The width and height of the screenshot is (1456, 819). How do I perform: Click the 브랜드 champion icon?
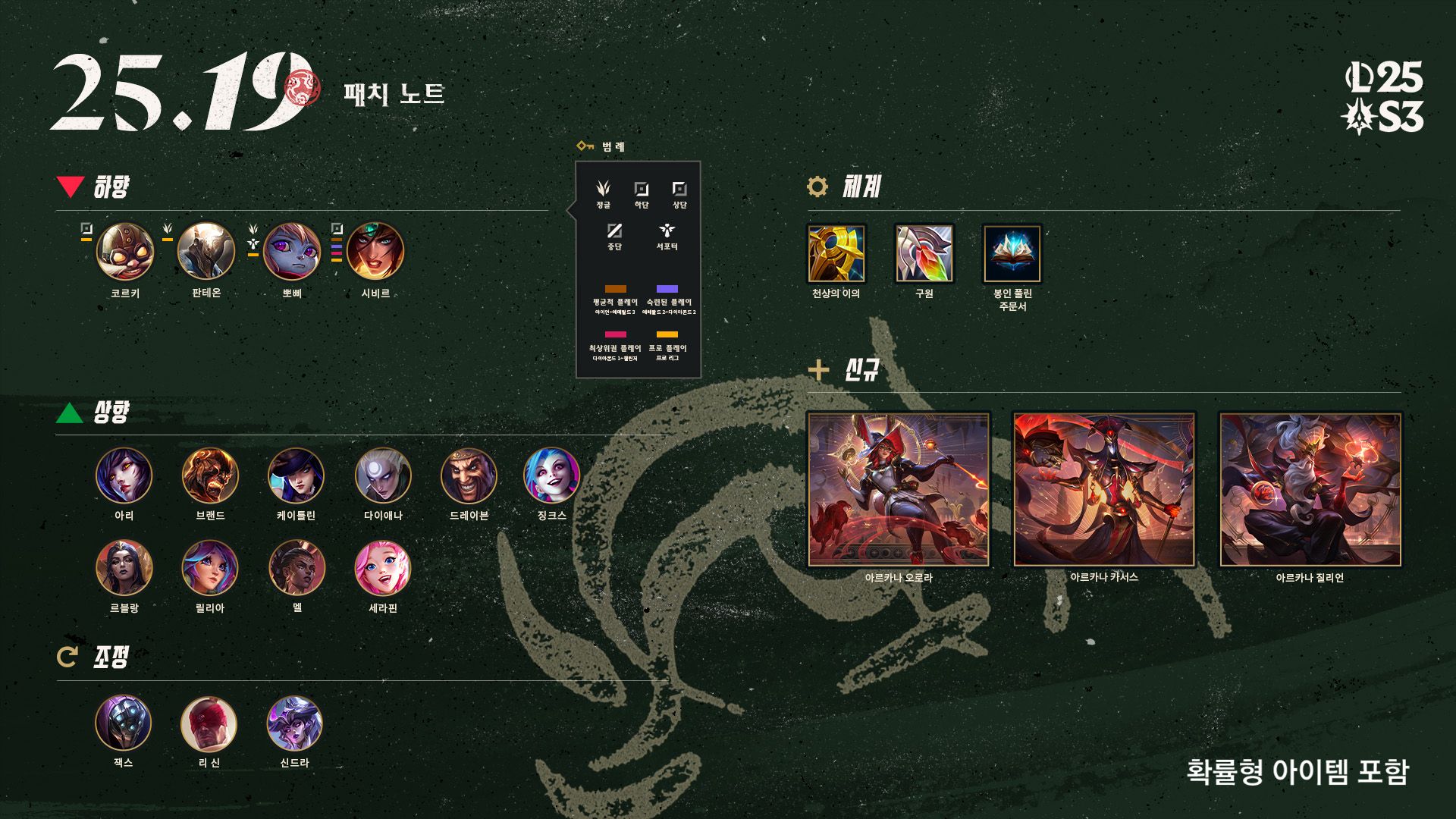pos(210,475)
